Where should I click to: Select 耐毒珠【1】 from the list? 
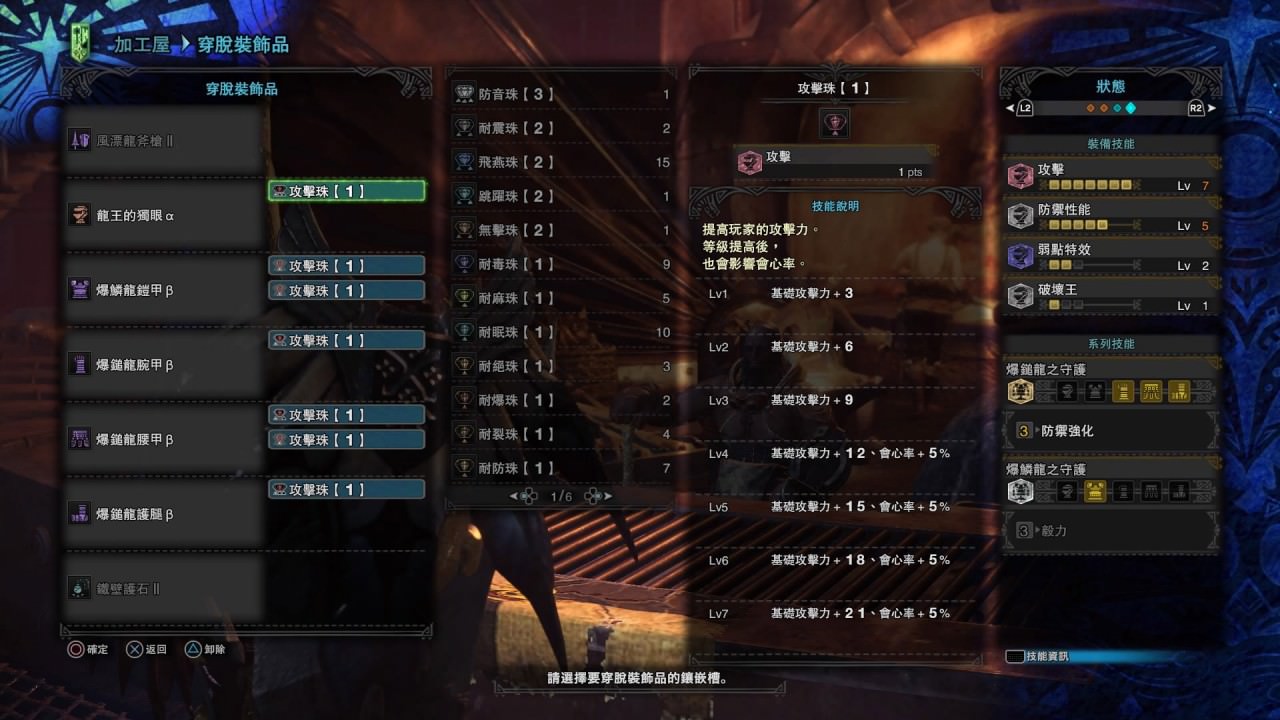[x=562, y=264]
